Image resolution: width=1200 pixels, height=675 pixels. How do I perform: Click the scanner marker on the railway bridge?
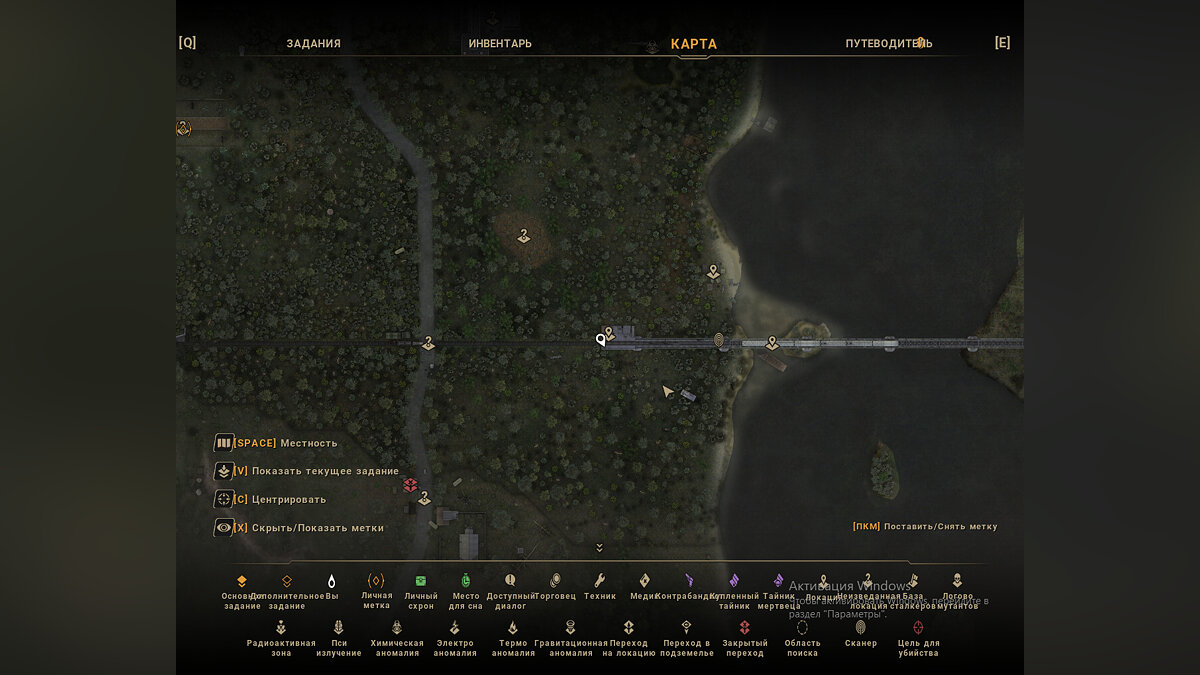[719, 340]
